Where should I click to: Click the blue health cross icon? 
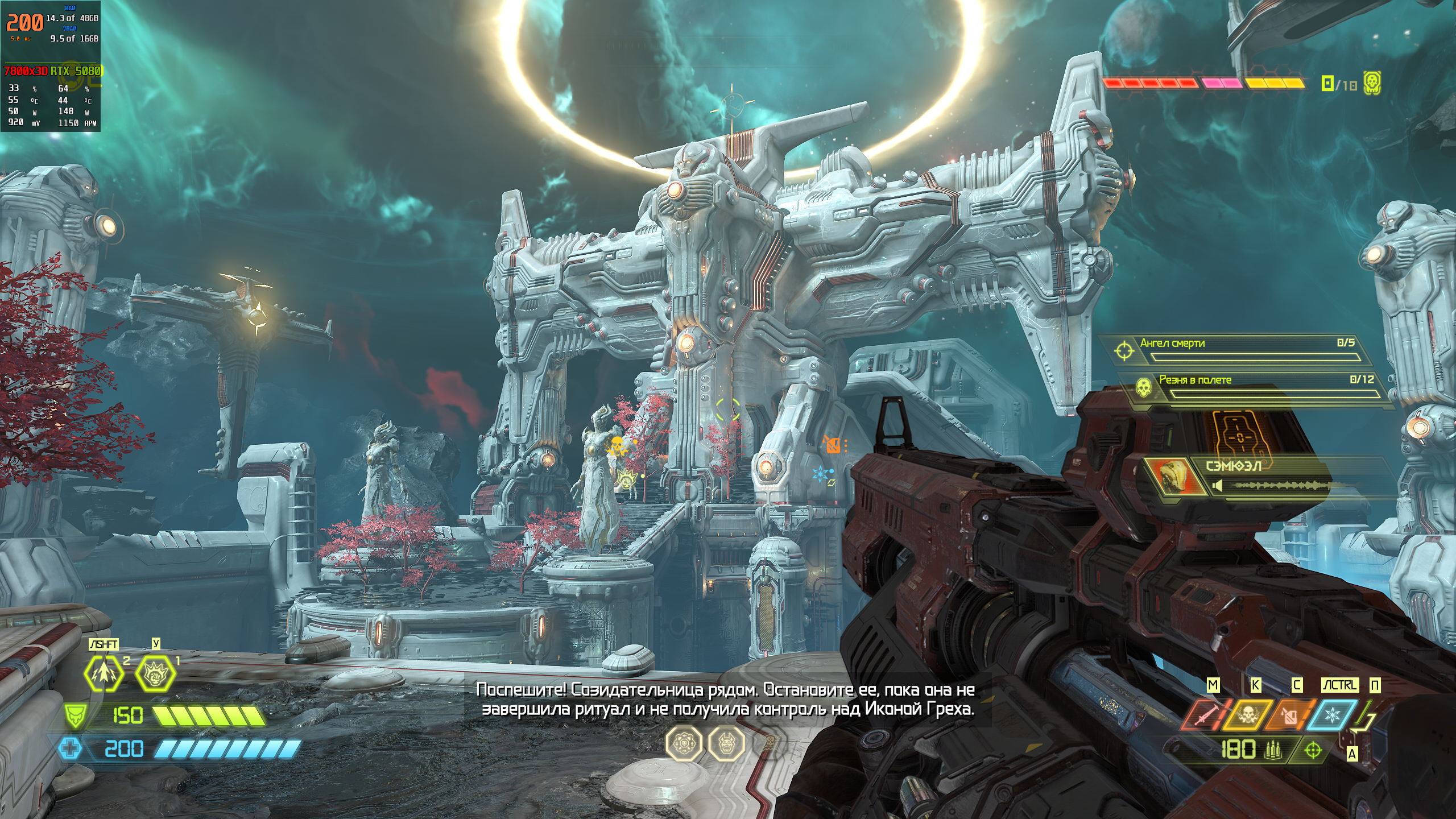(70, 748)
